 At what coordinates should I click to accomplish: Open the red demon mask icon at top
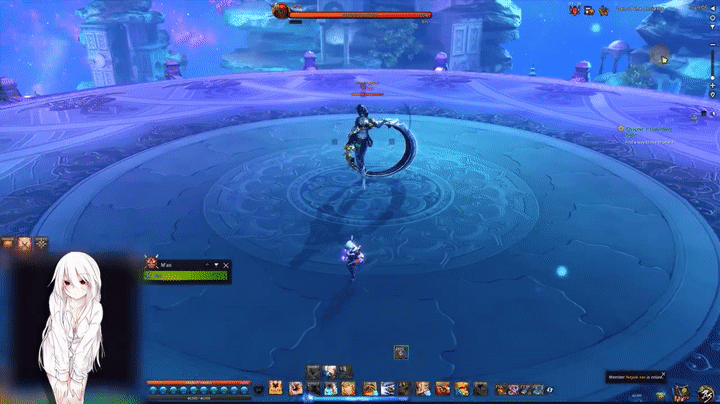tap(575, 9)
